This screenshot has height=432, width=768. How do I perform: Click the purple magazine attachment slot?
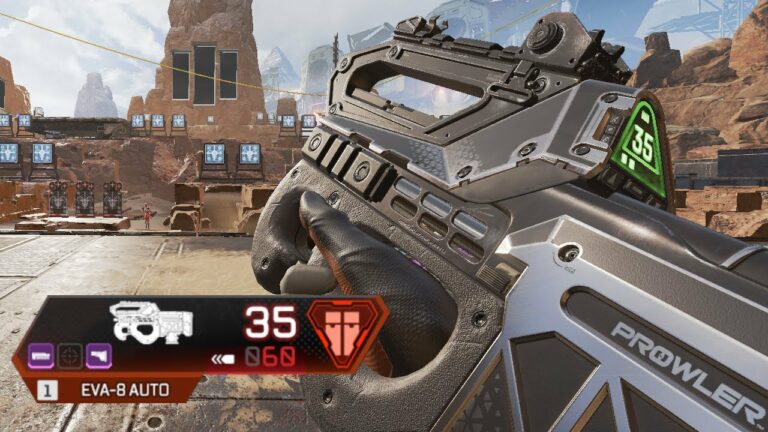click(42, 356)
